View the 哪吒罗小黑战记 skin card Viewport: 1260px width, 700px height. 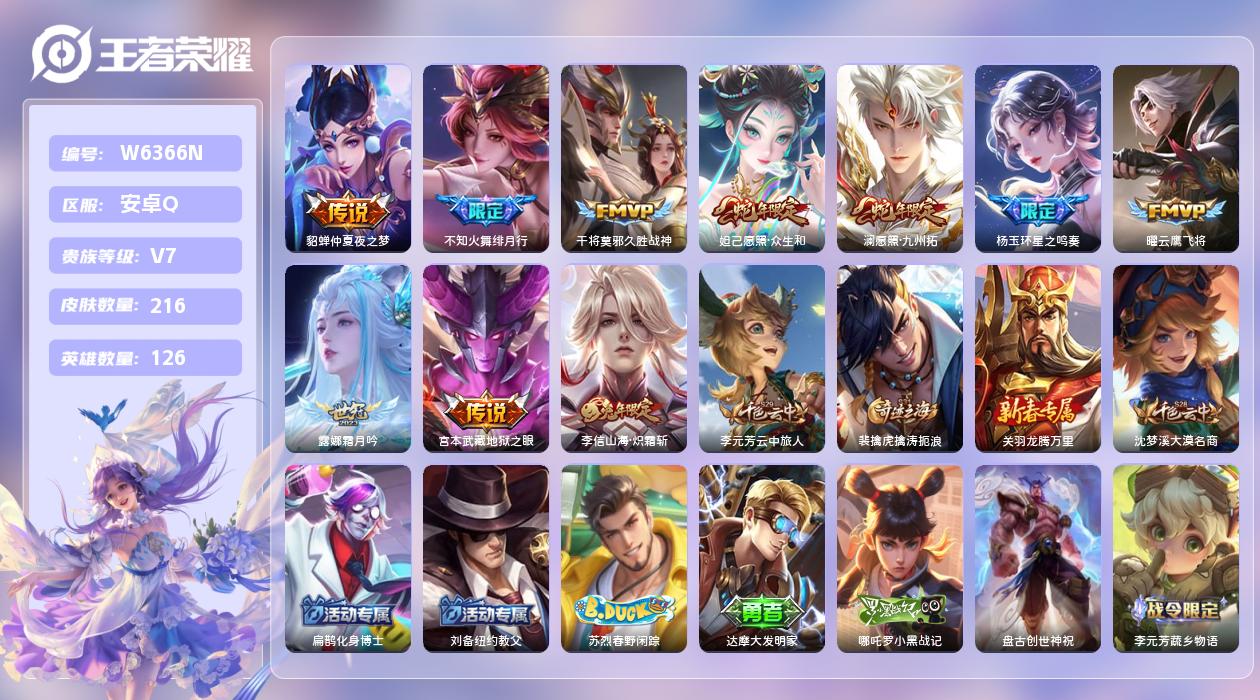click(899, 558)
